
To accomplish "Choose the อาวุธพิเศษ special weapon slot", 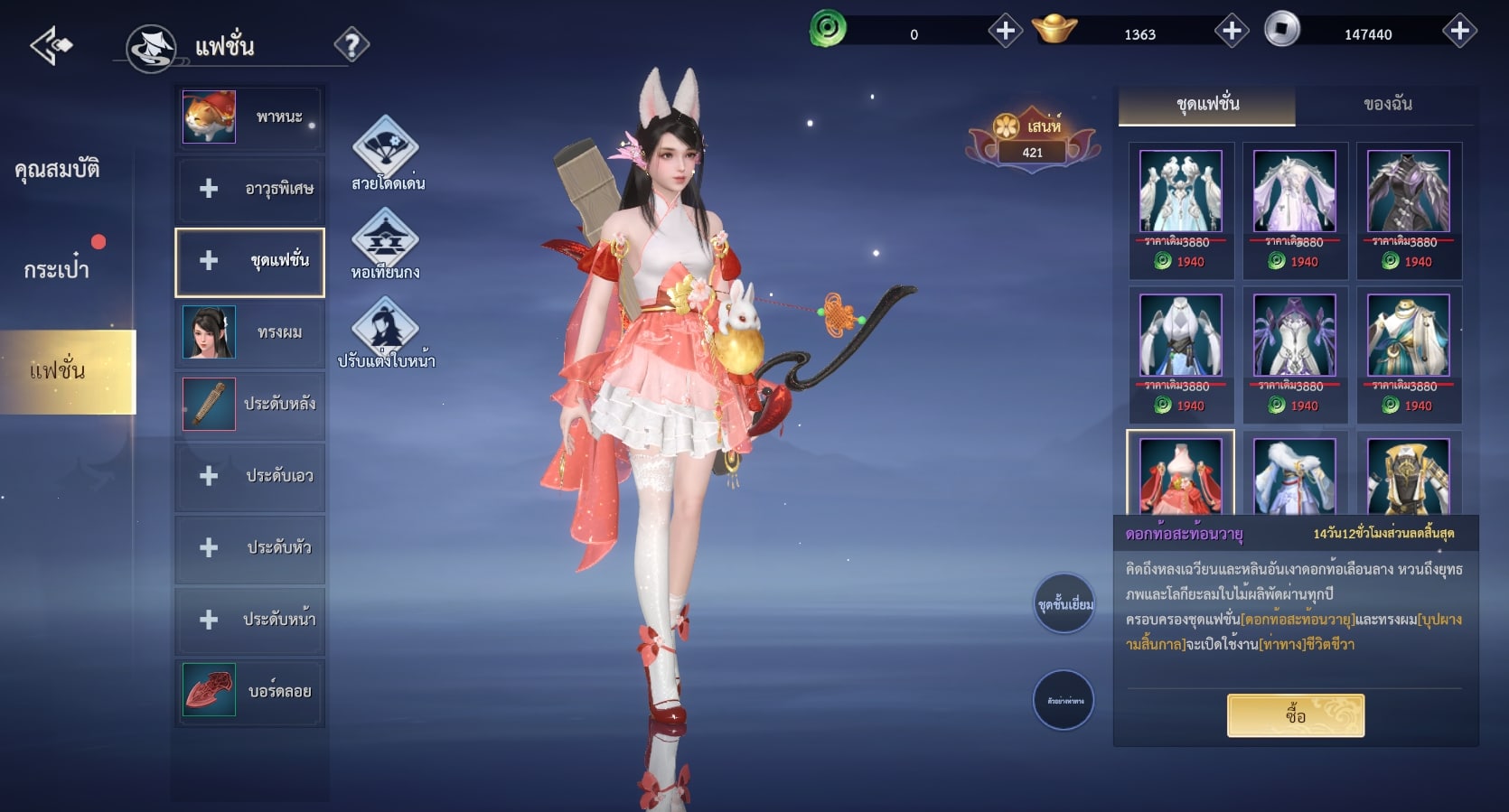I will point(249,189).
